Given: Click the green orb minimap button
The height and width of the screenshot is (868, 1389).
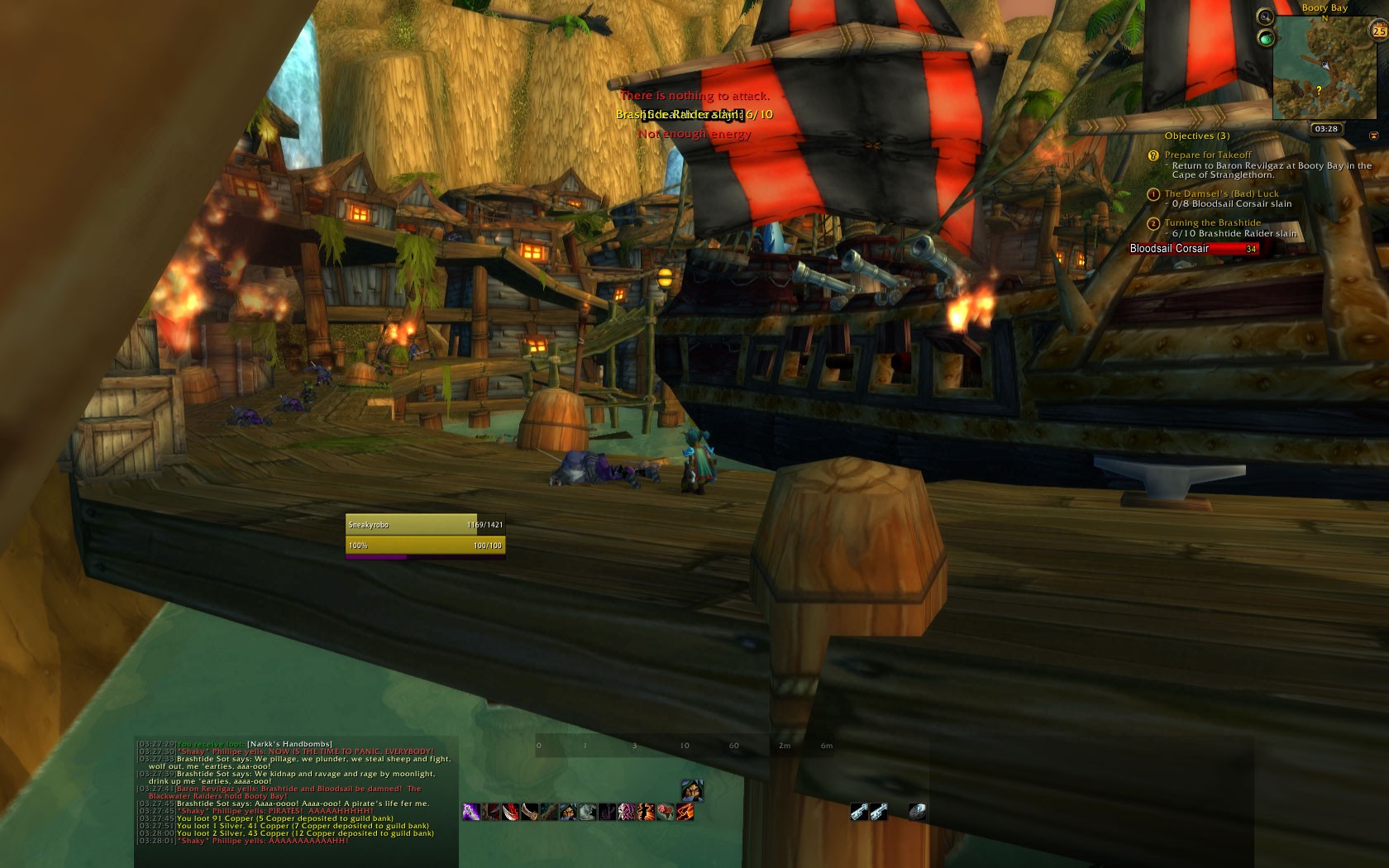Looking at the screenshot, I should (x=1265, y=38).
